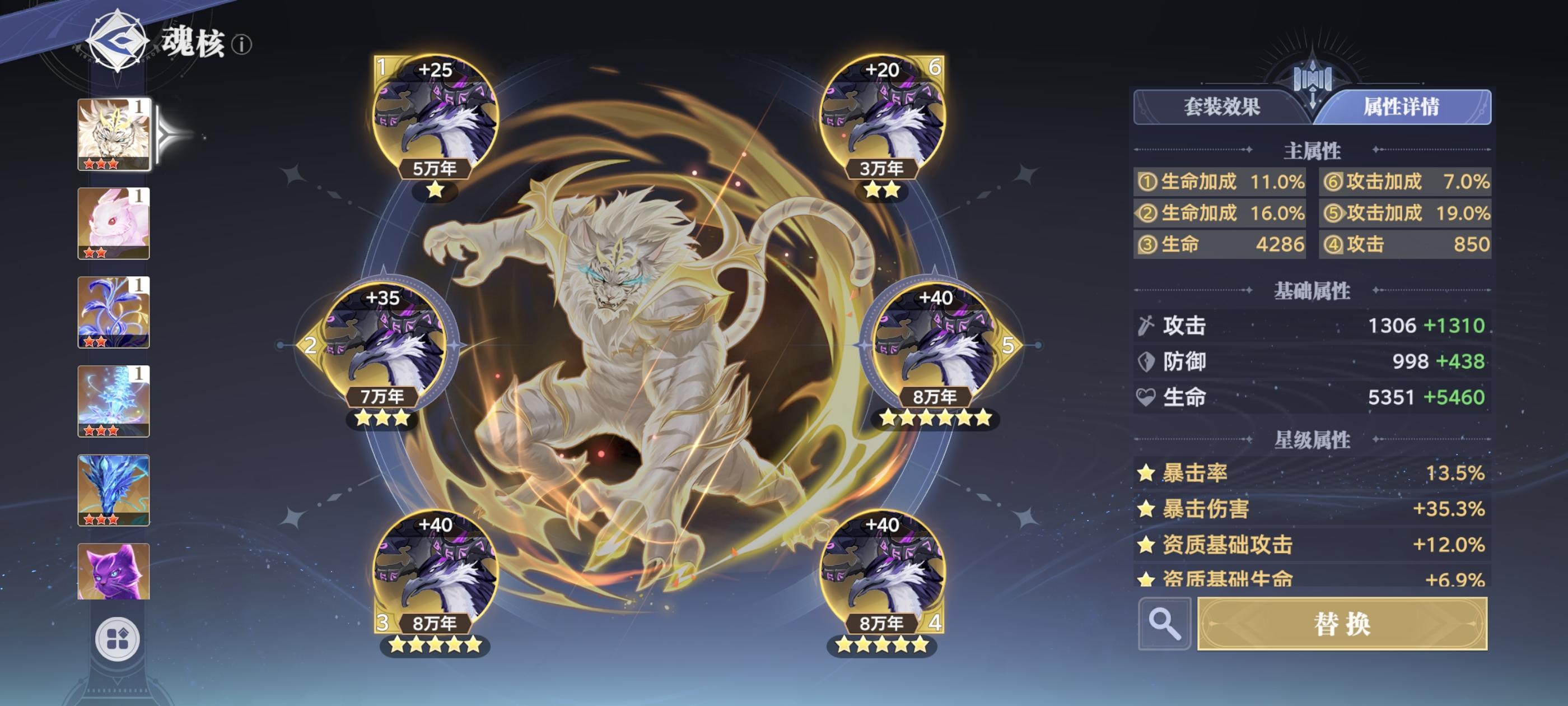Click the heart icon beside 生命

pos(1147,397)
